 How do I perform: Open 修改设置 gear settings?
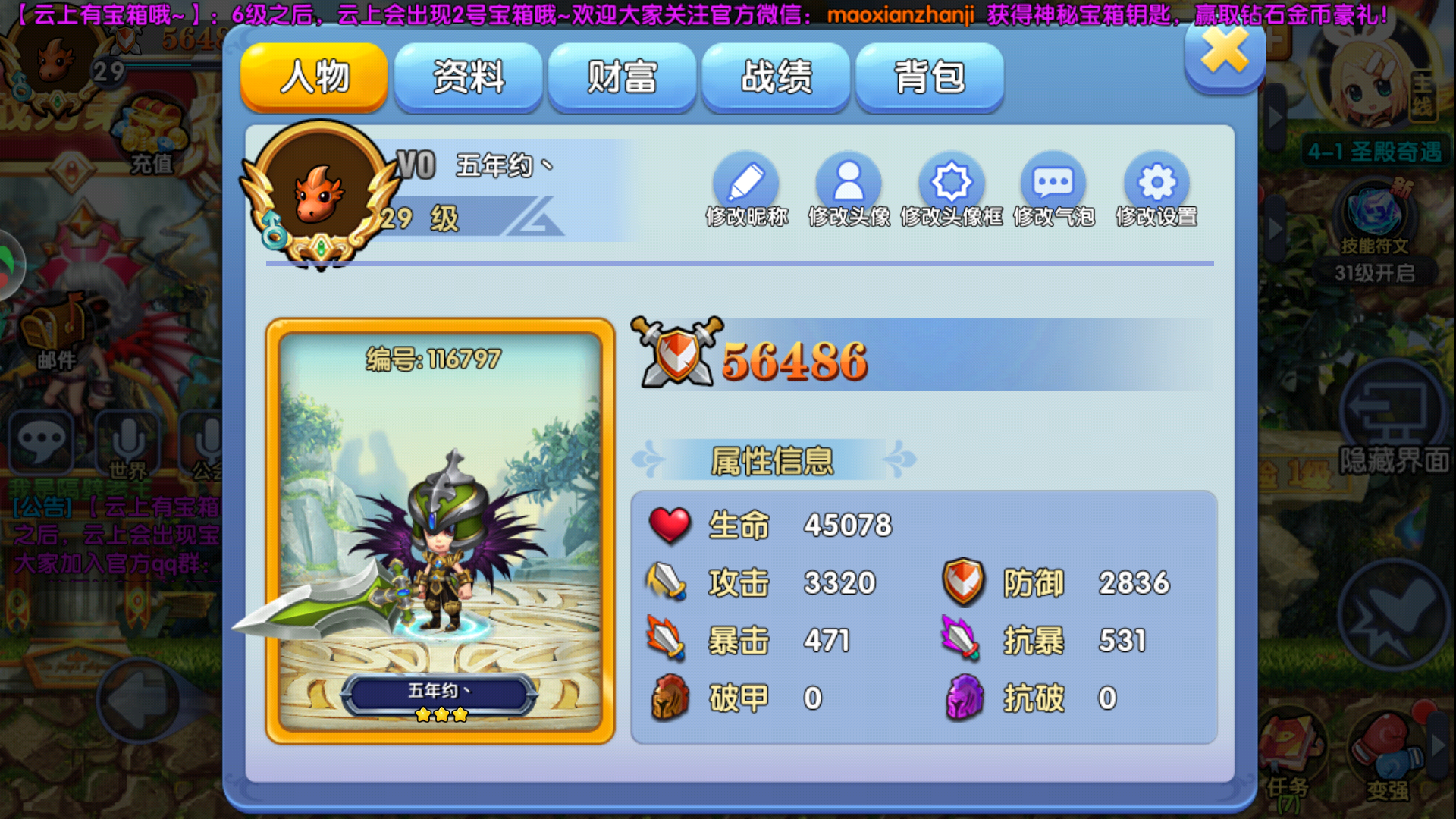click(x=1156, y=184)
